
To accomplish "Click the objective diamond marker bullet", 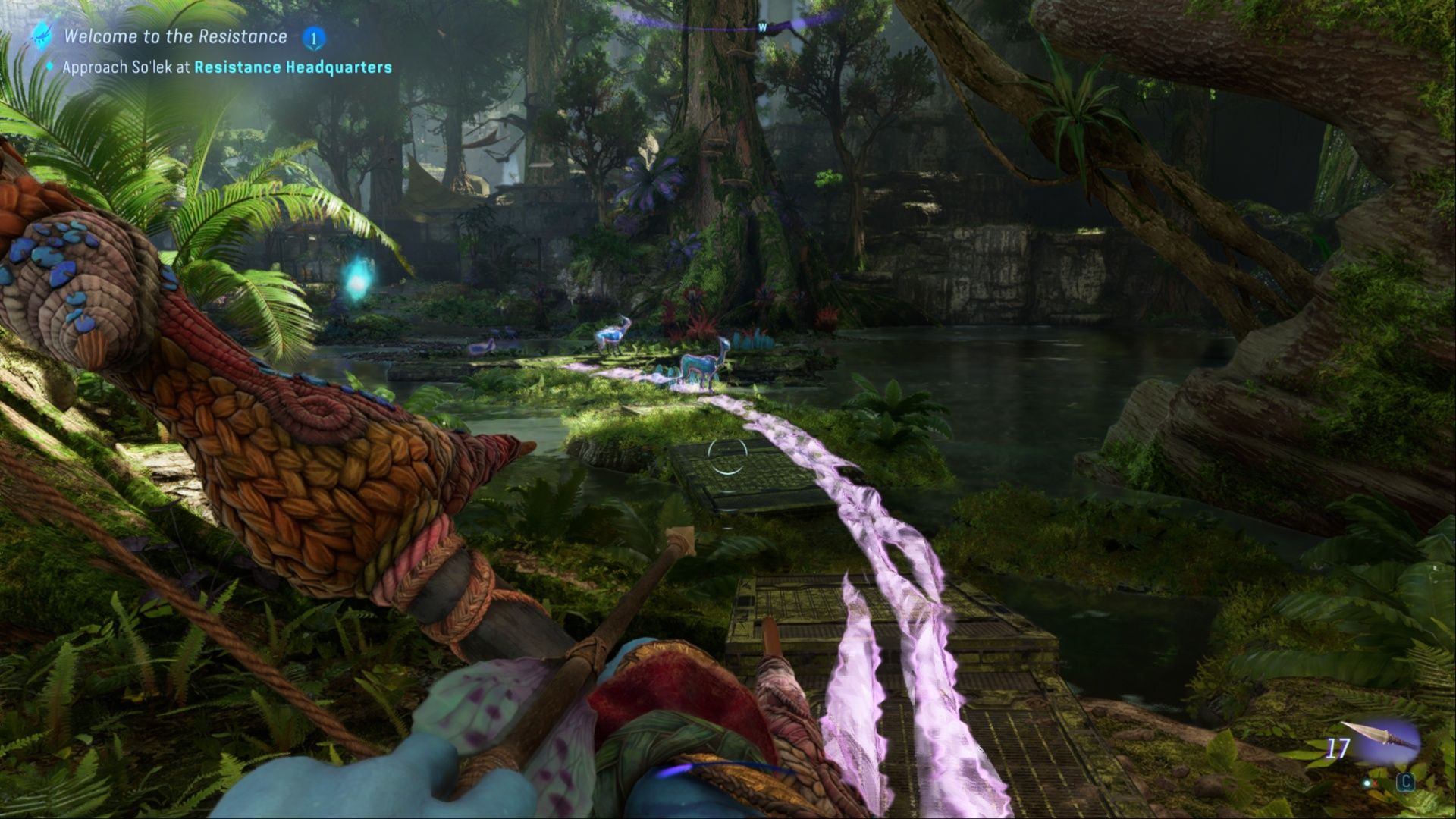I will coord(48,67).
